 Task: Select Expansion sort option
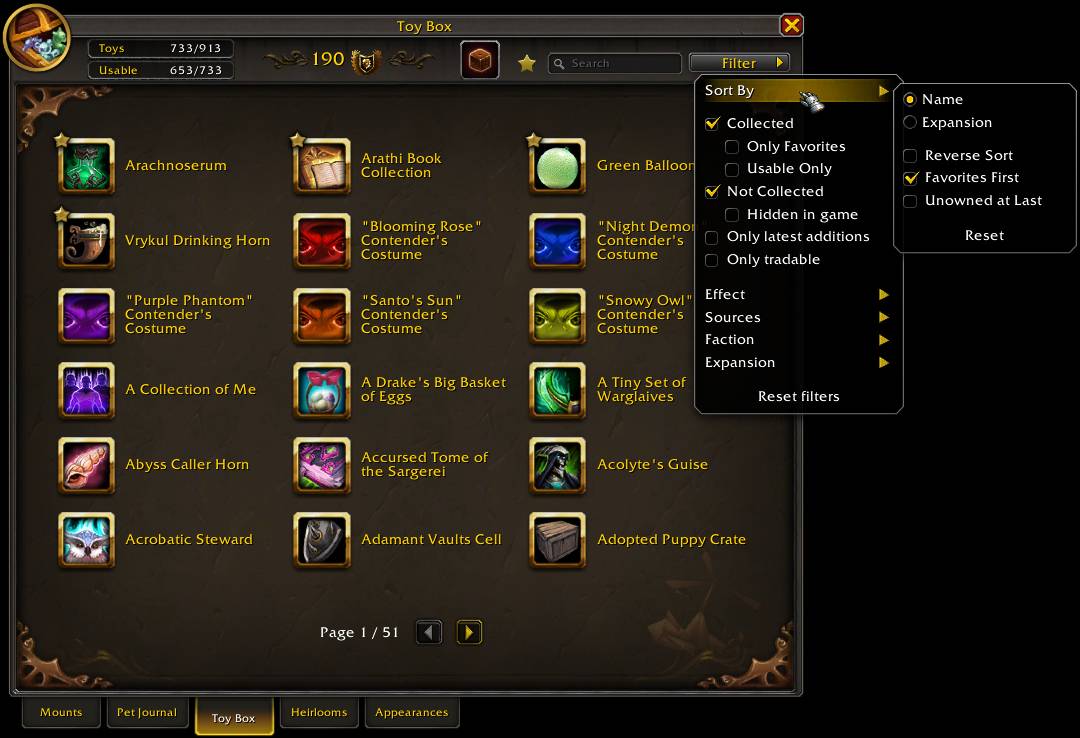pos(910,122)
